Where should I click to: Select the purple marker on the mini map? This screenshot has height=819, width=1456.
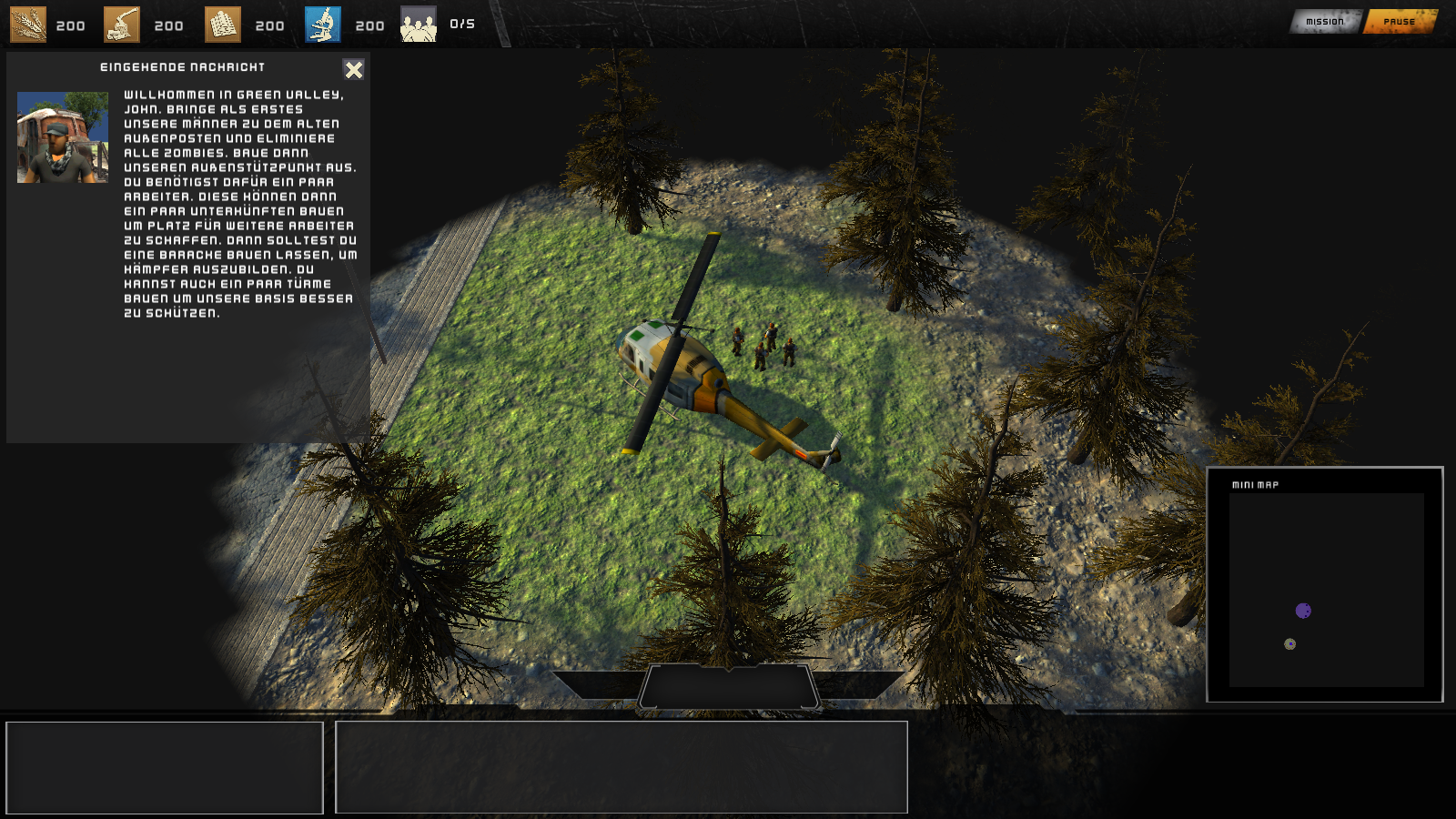[x=1303, y=611]
